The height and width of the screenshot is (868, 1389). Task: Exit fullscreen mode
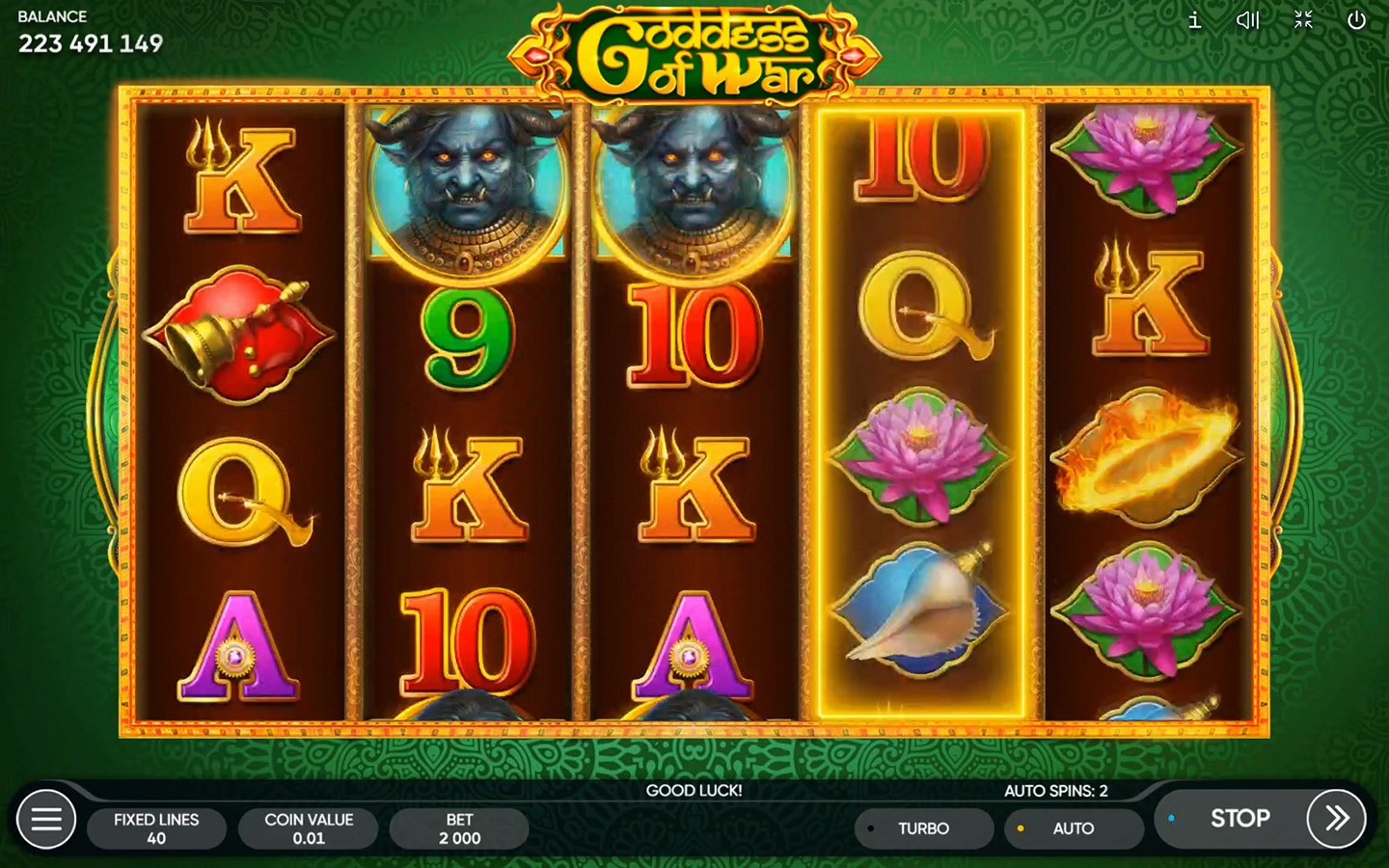click(1303, 20)
